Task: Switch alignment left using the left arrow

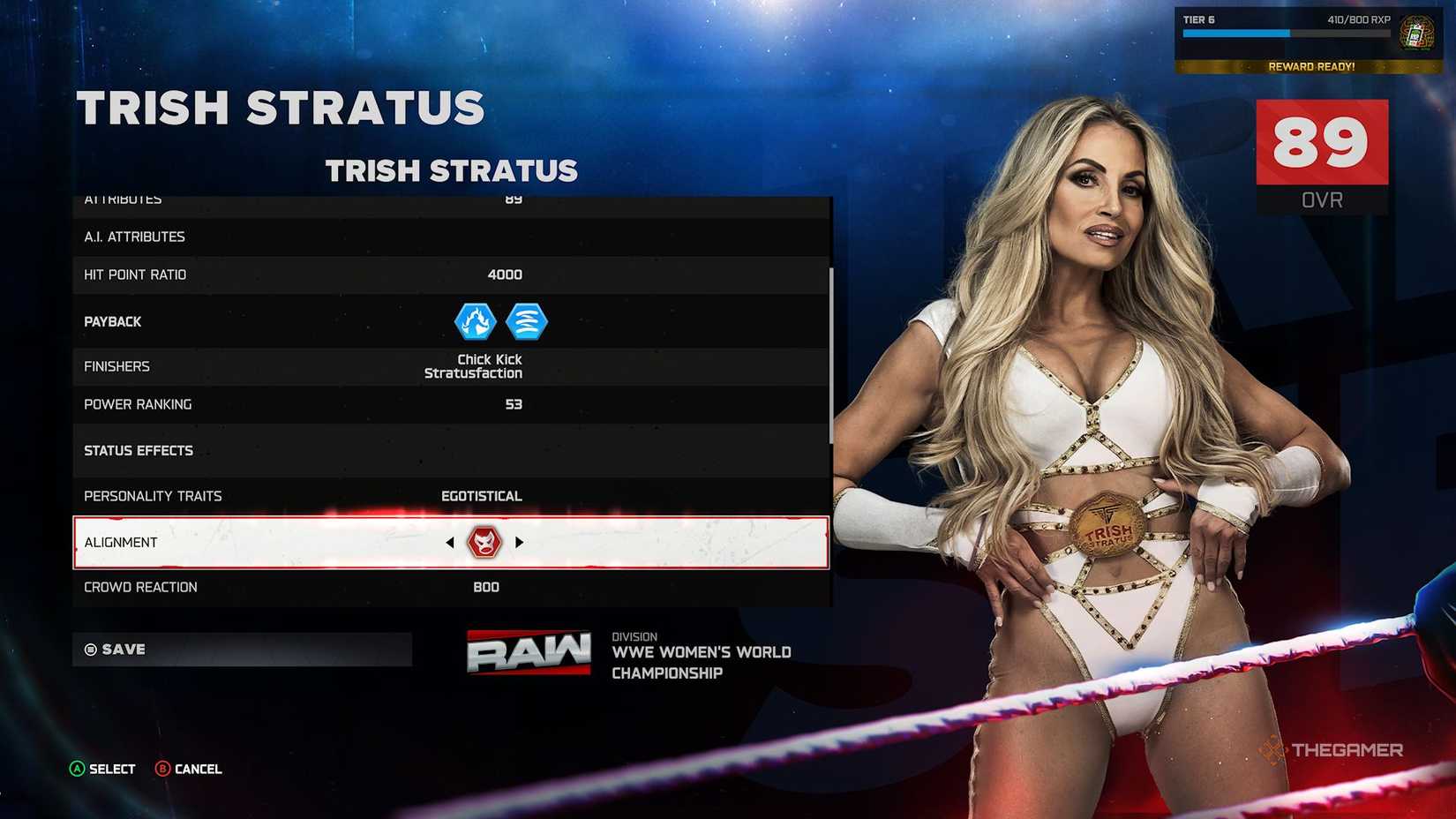Action: (x=450, y=542)
